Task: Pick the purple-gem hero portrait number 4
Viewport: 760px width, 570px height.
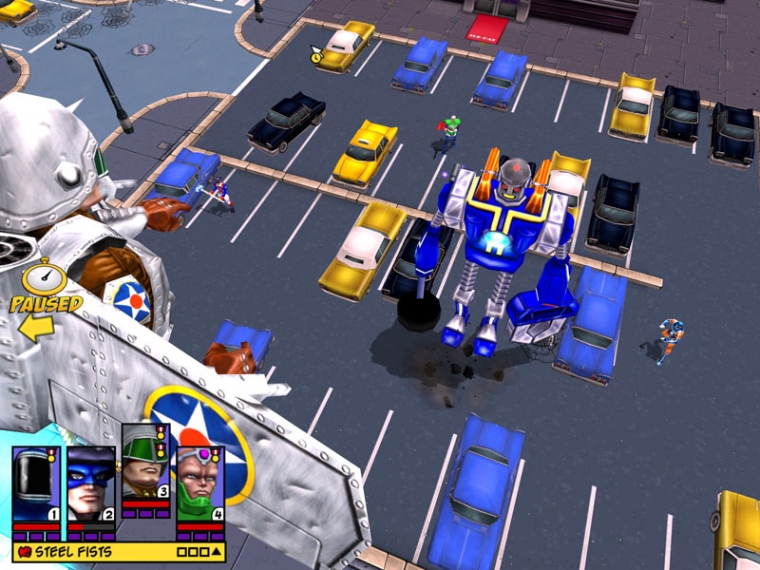Action: click(x=199, y=484)
